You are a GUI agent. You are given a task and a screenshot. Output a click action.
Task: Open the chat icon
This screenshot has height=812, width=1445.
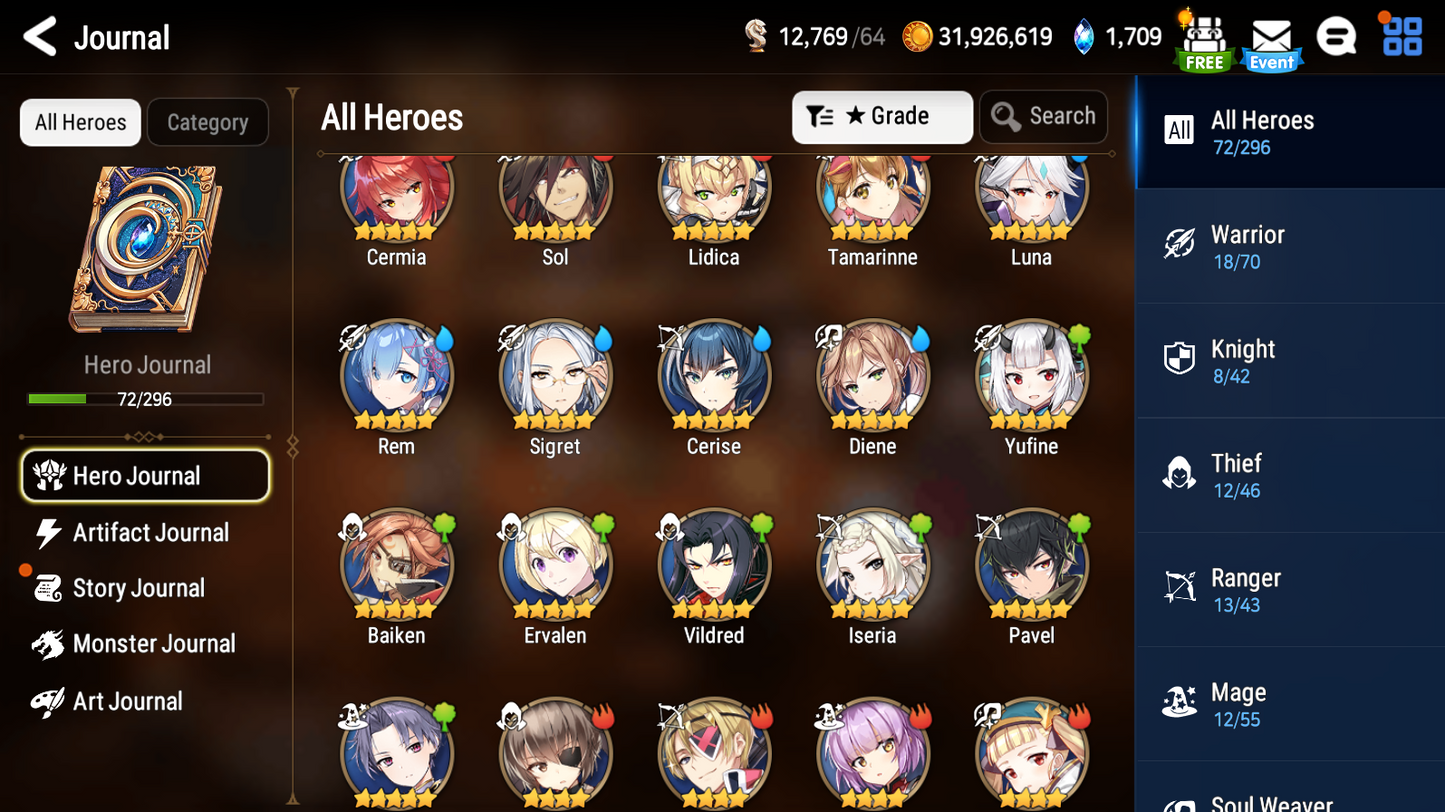[x=1337, y=36]
